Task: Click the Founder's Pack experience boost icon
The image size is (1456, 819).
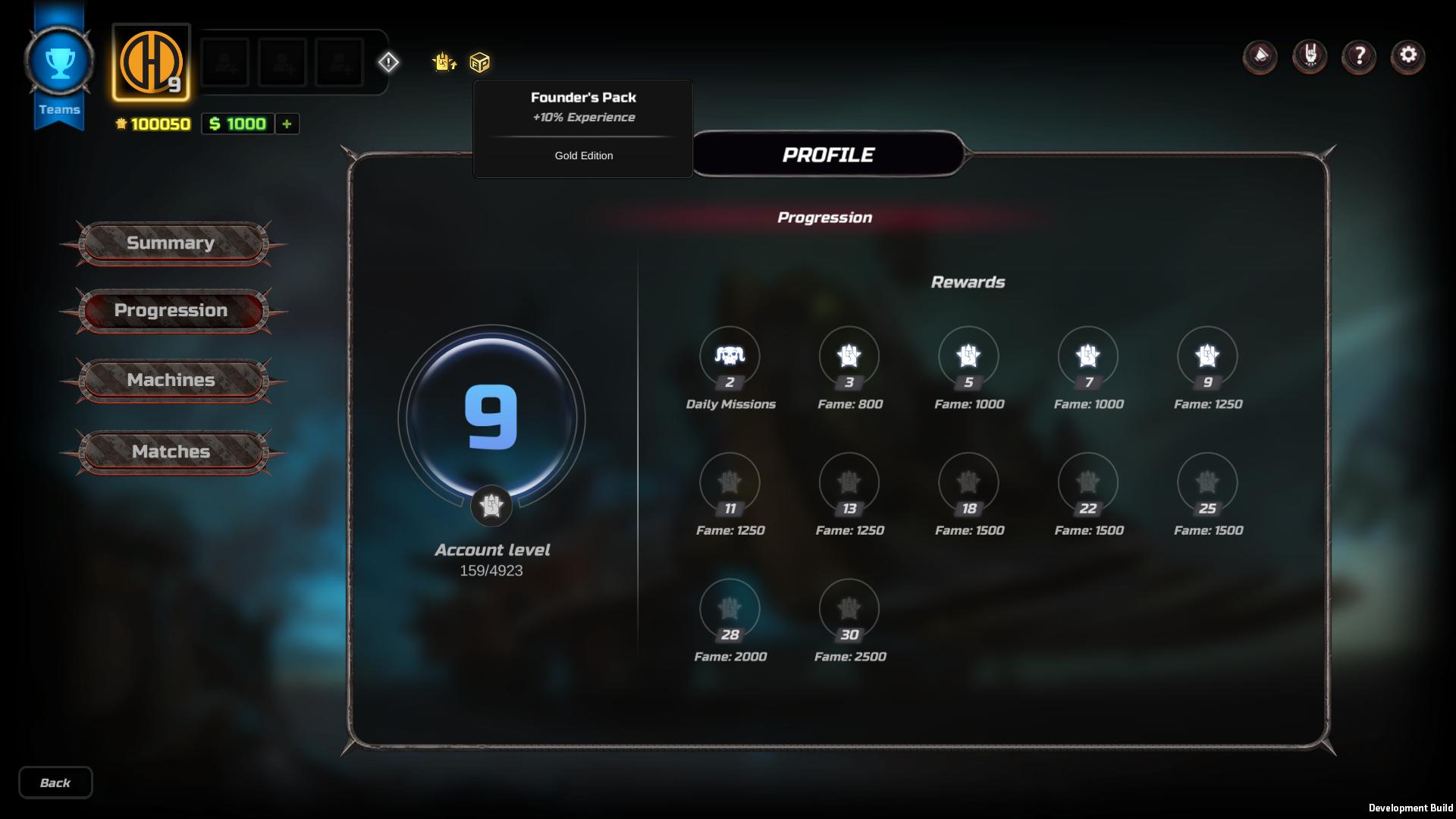Action: click(x=444, y=62)
